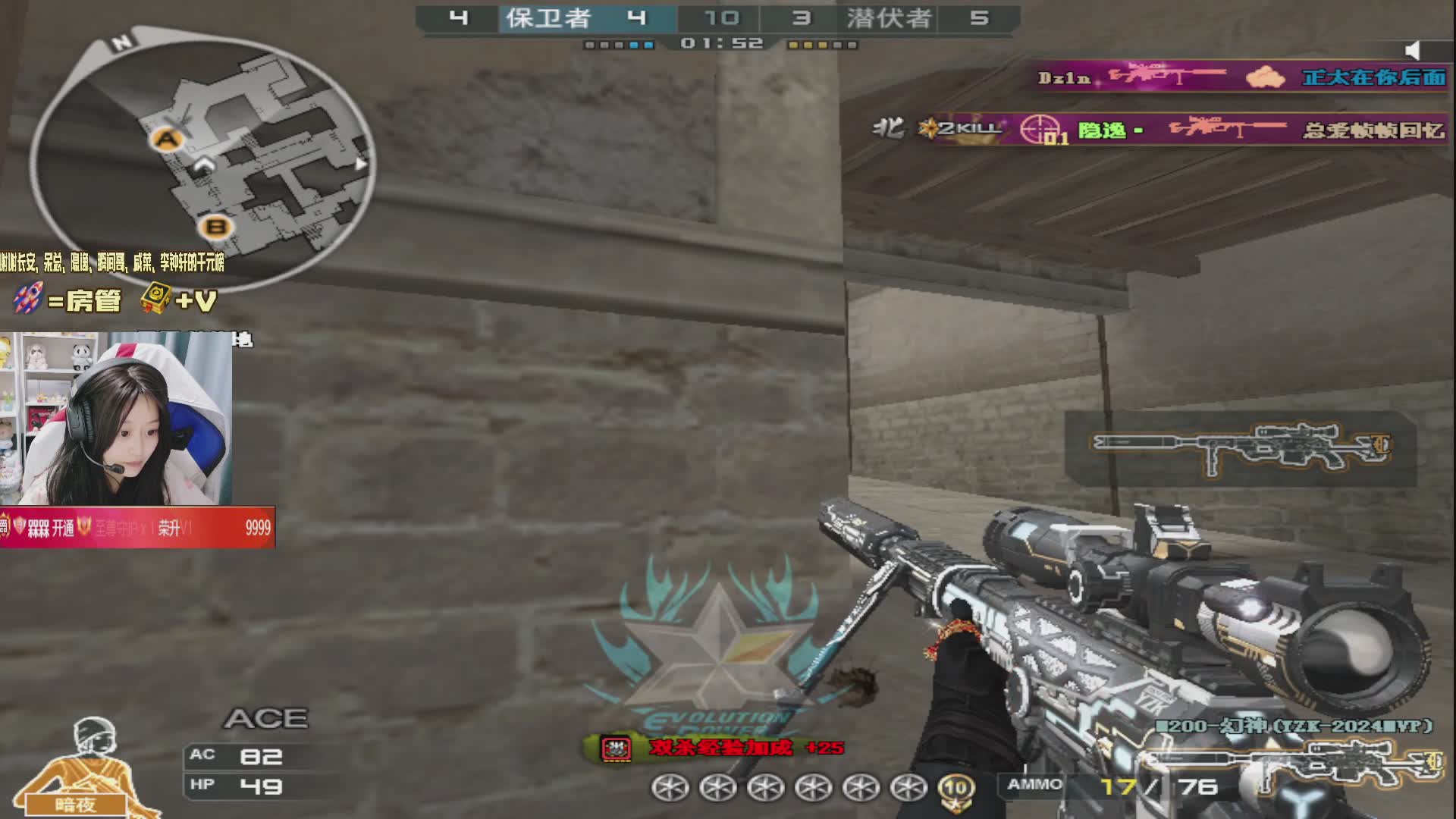Click the sniper rifle silhouette weapon panel
1456x819 pixels.
[x=1240, y=448]
